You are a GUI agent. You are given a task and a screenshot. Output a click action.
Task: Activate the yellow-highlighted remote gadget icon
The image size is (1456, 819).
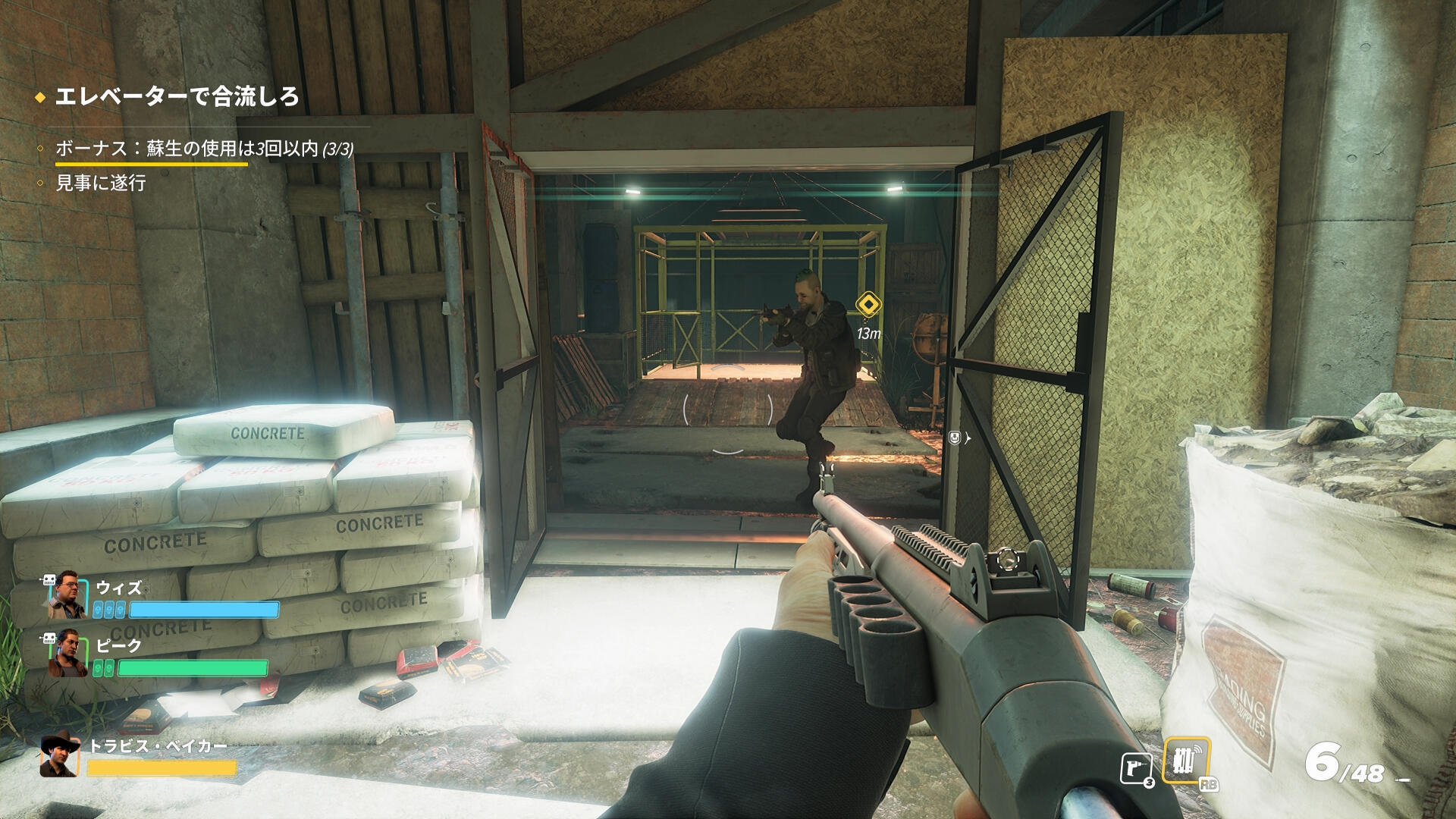(1185, 760)
